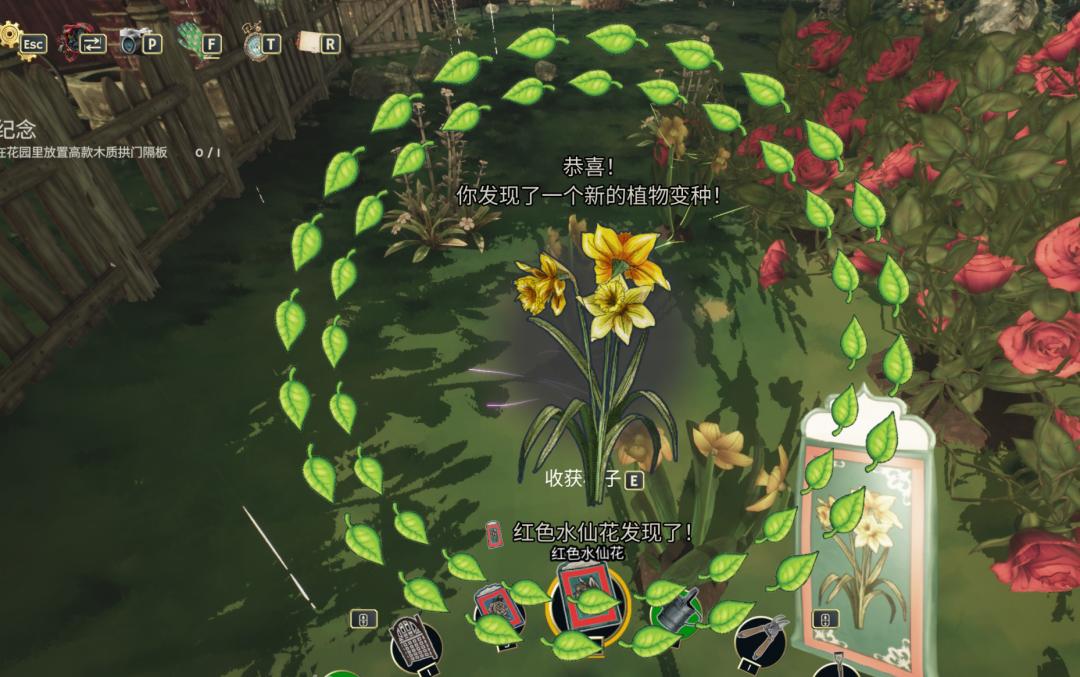This screenshot has height=677, width=1080.
Task: Select the green gardening glove icon
Action: 191,41
